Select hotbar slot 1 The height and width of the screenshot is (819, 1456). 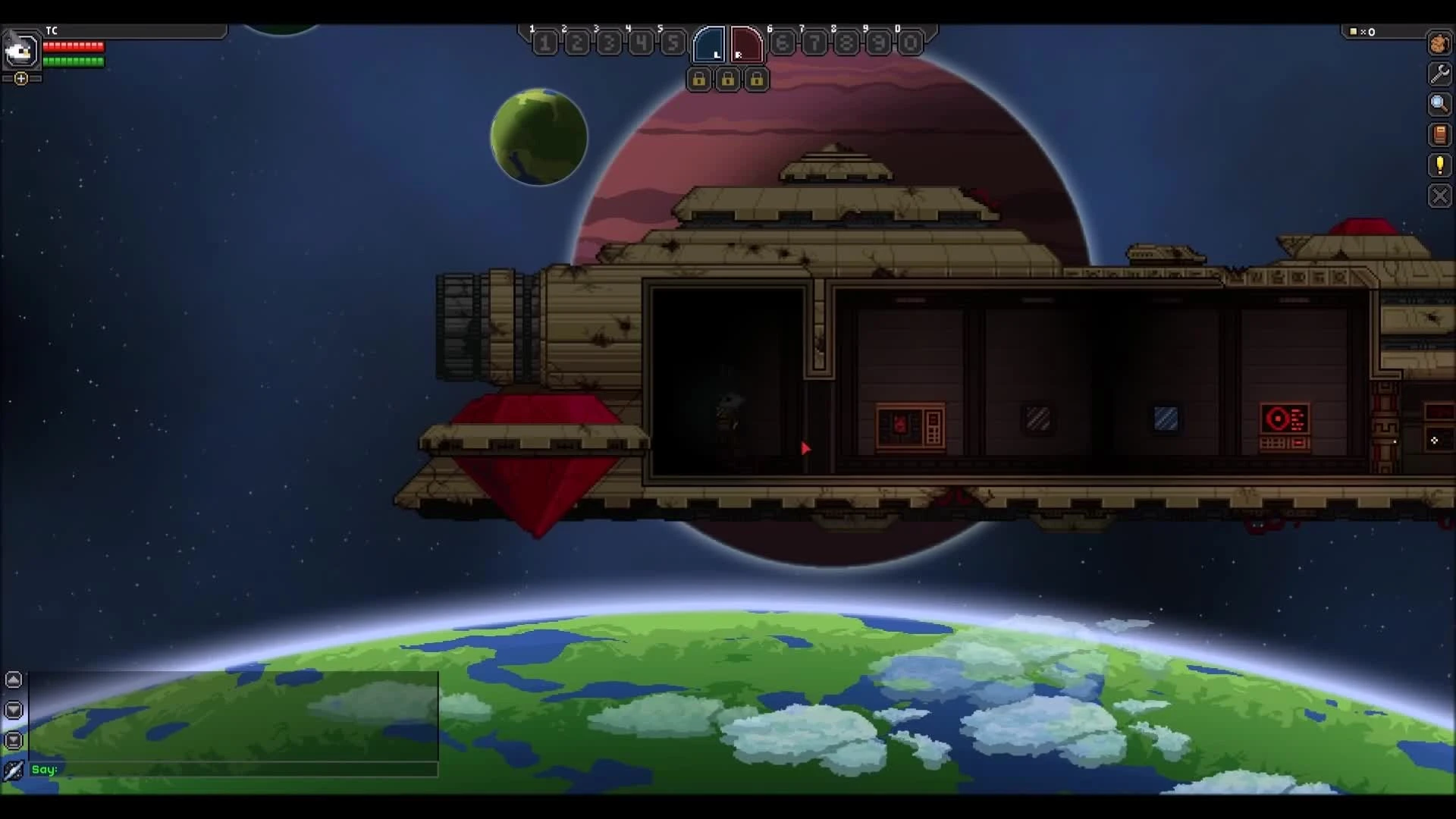point(545,43)
